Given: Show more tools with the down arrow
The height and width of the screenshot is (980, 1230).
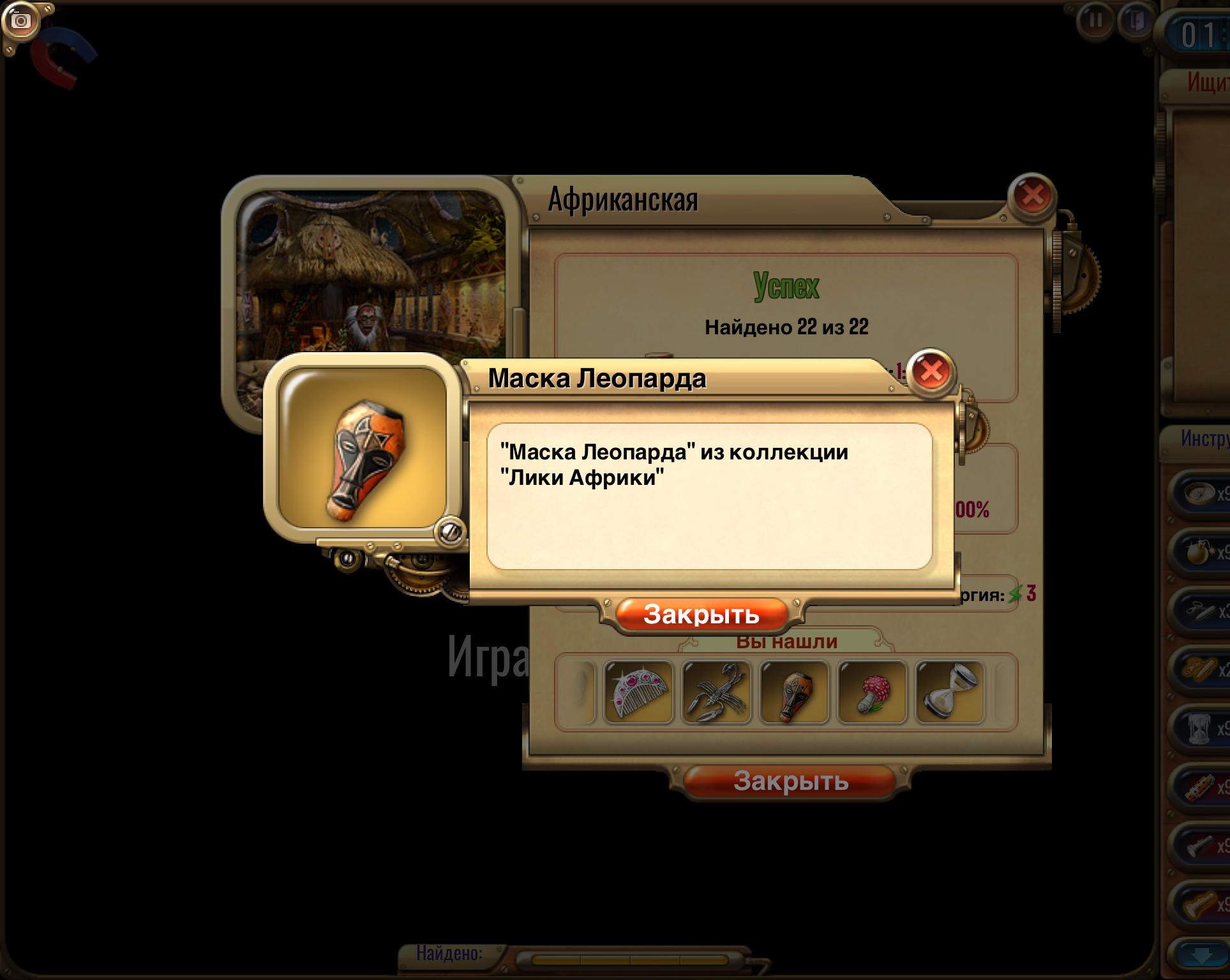Looking at the screenshot, I should click(1202, 956).
